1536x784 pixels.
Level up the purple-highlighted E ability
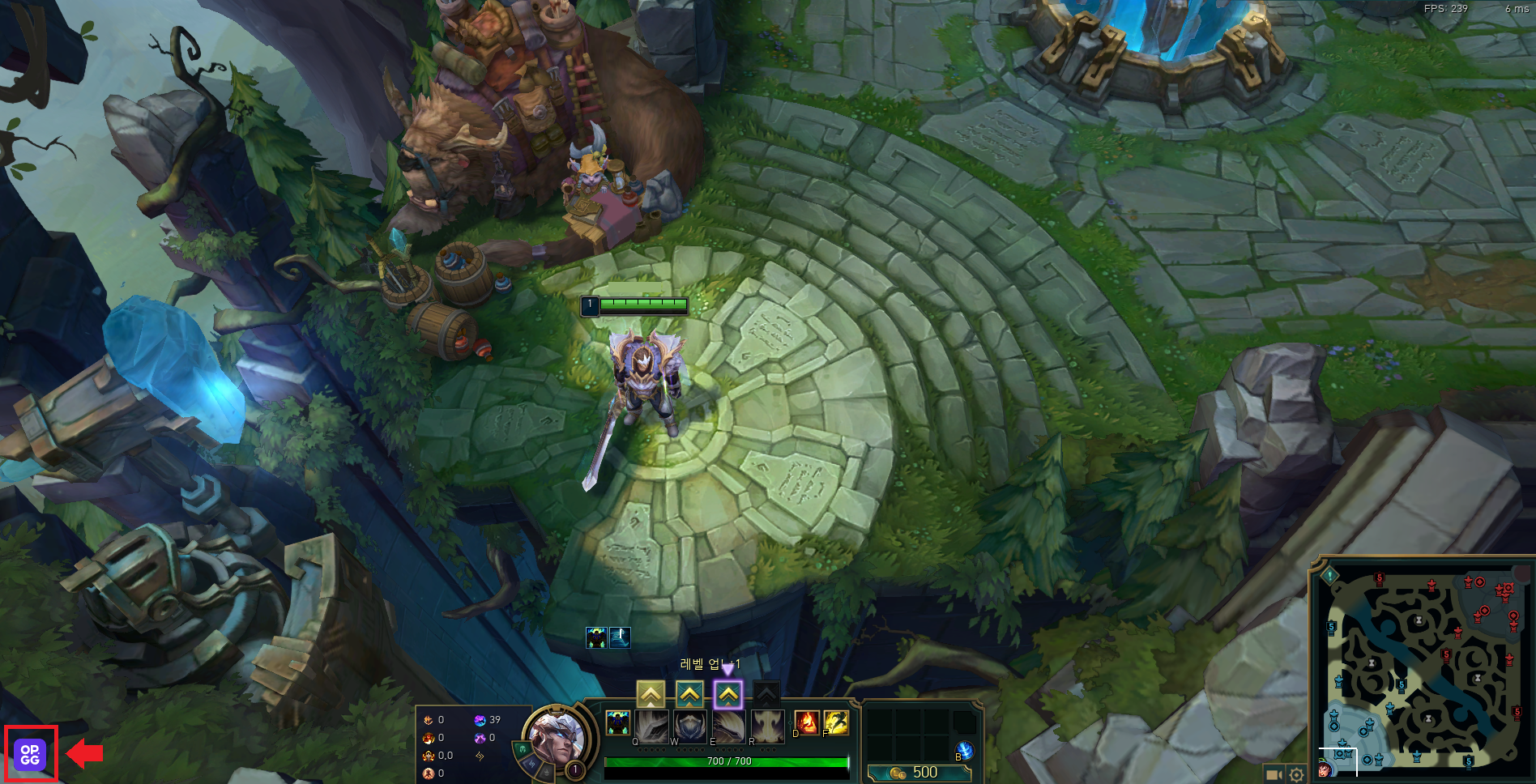point(728,694)
